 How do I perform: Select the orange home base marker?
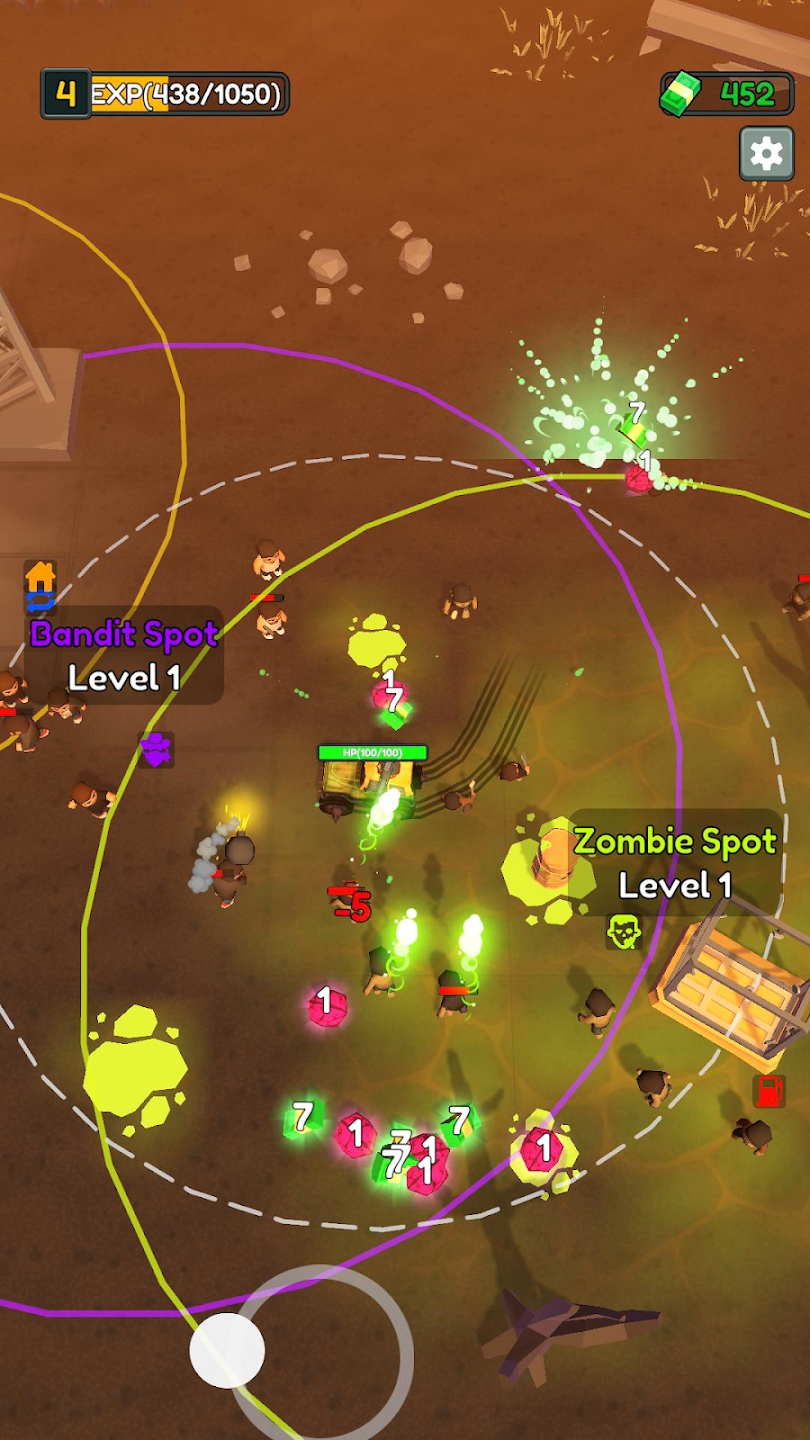(40, 577)
